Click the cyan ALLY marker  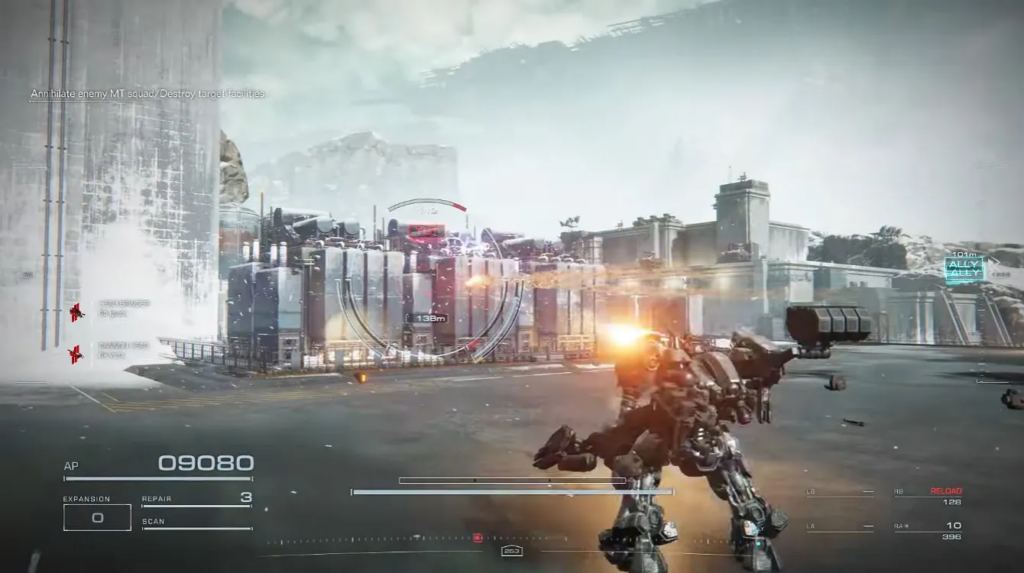coord(964,268)
